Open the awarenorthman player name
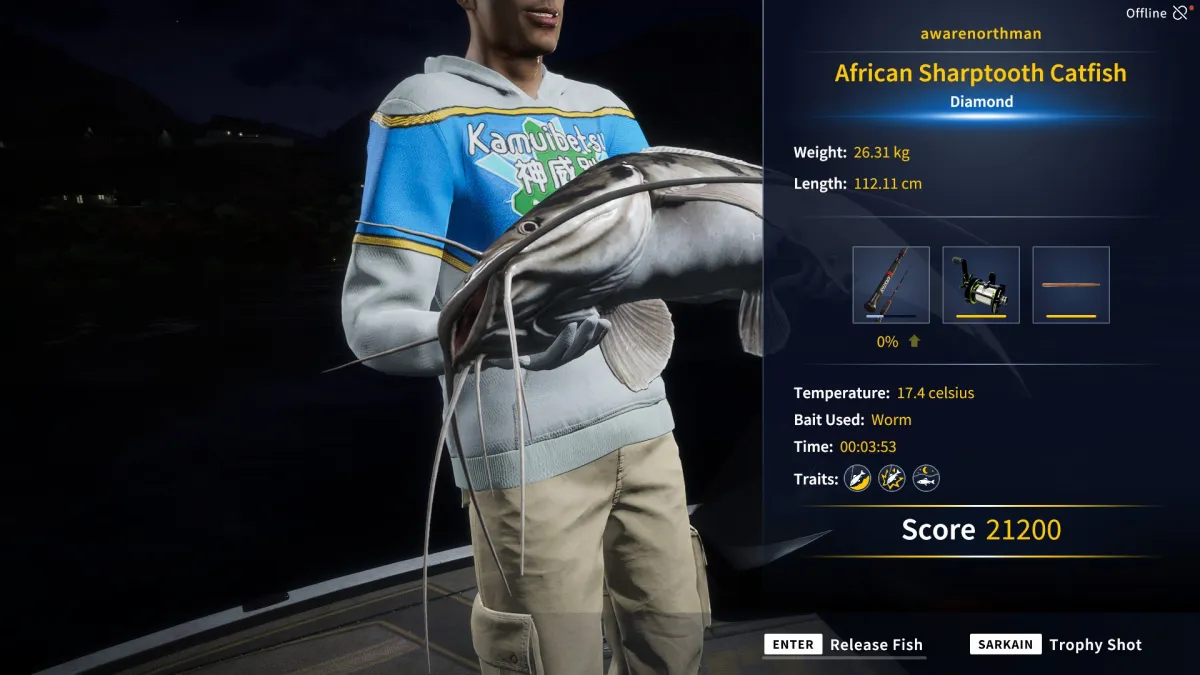Screen dimensions: 1200x675 click(981, 34)
